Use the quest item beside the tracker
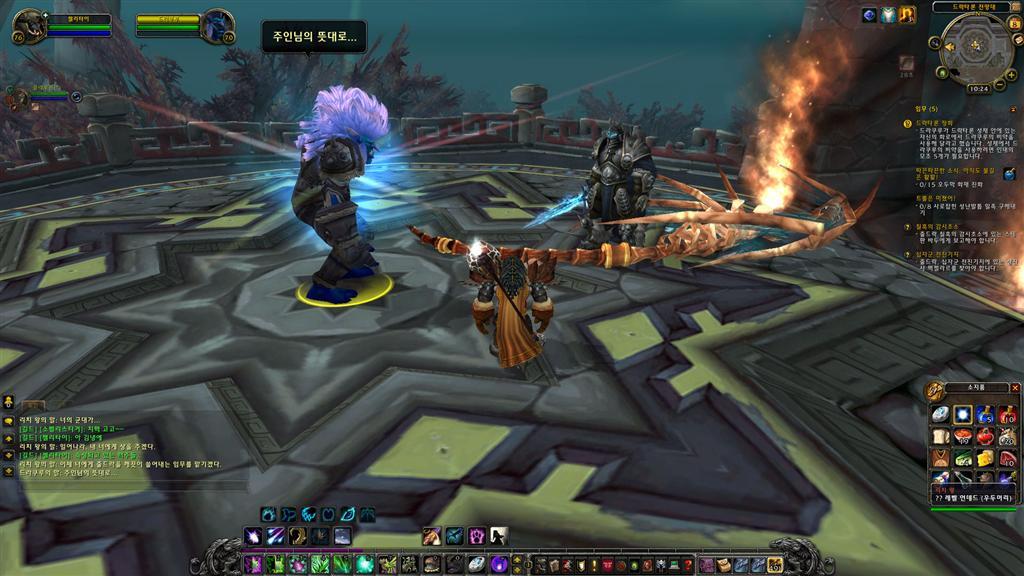 [x=1009, y=174]
